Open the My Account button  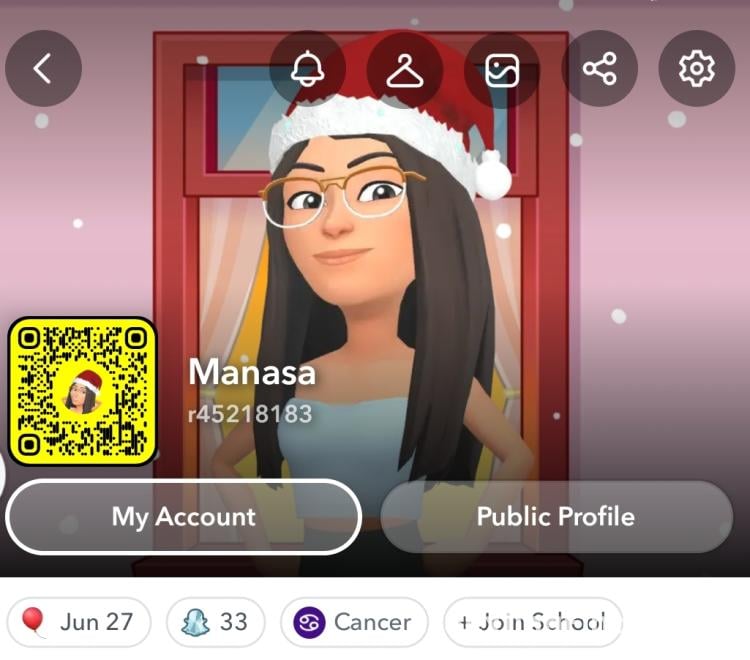(183, 516)
